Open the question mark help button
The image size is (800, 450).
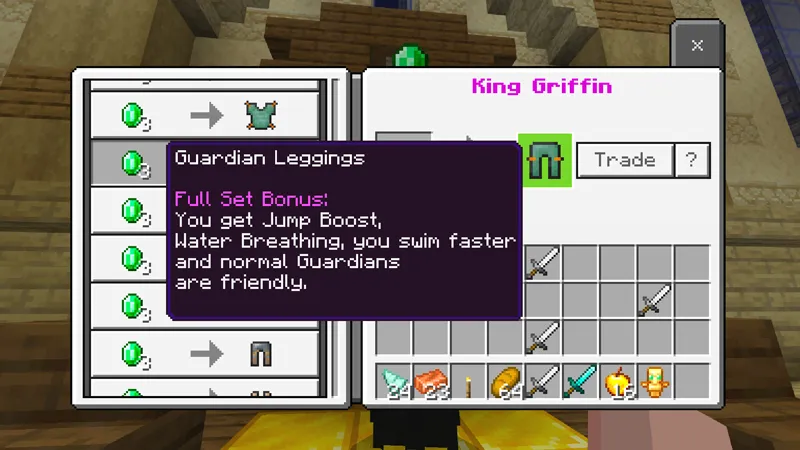(691, 160)
